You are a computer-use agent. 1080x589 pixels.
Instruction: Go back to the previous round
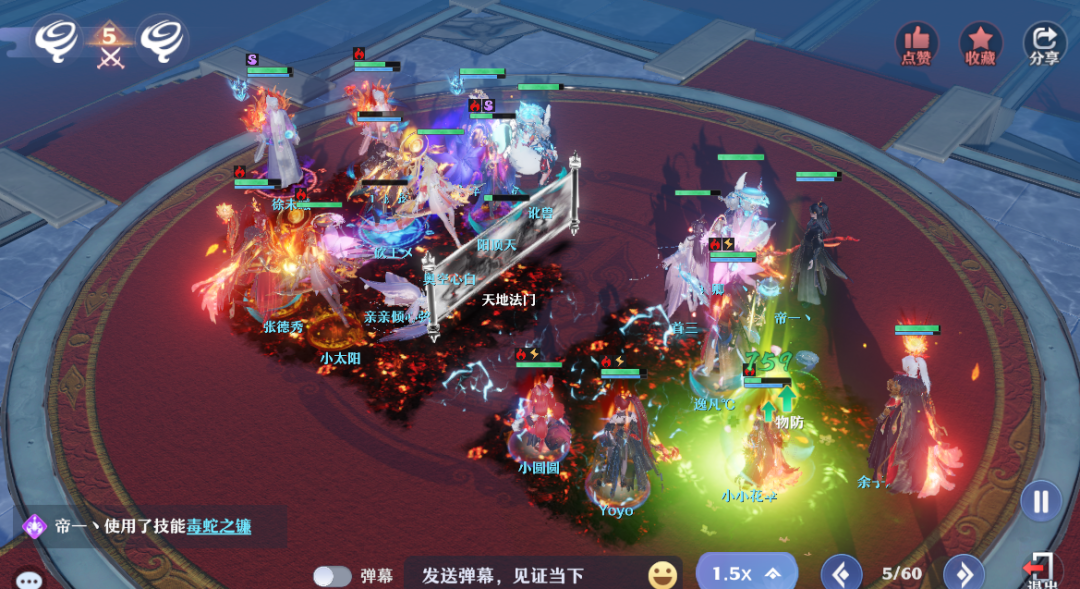tap(841, 574)
